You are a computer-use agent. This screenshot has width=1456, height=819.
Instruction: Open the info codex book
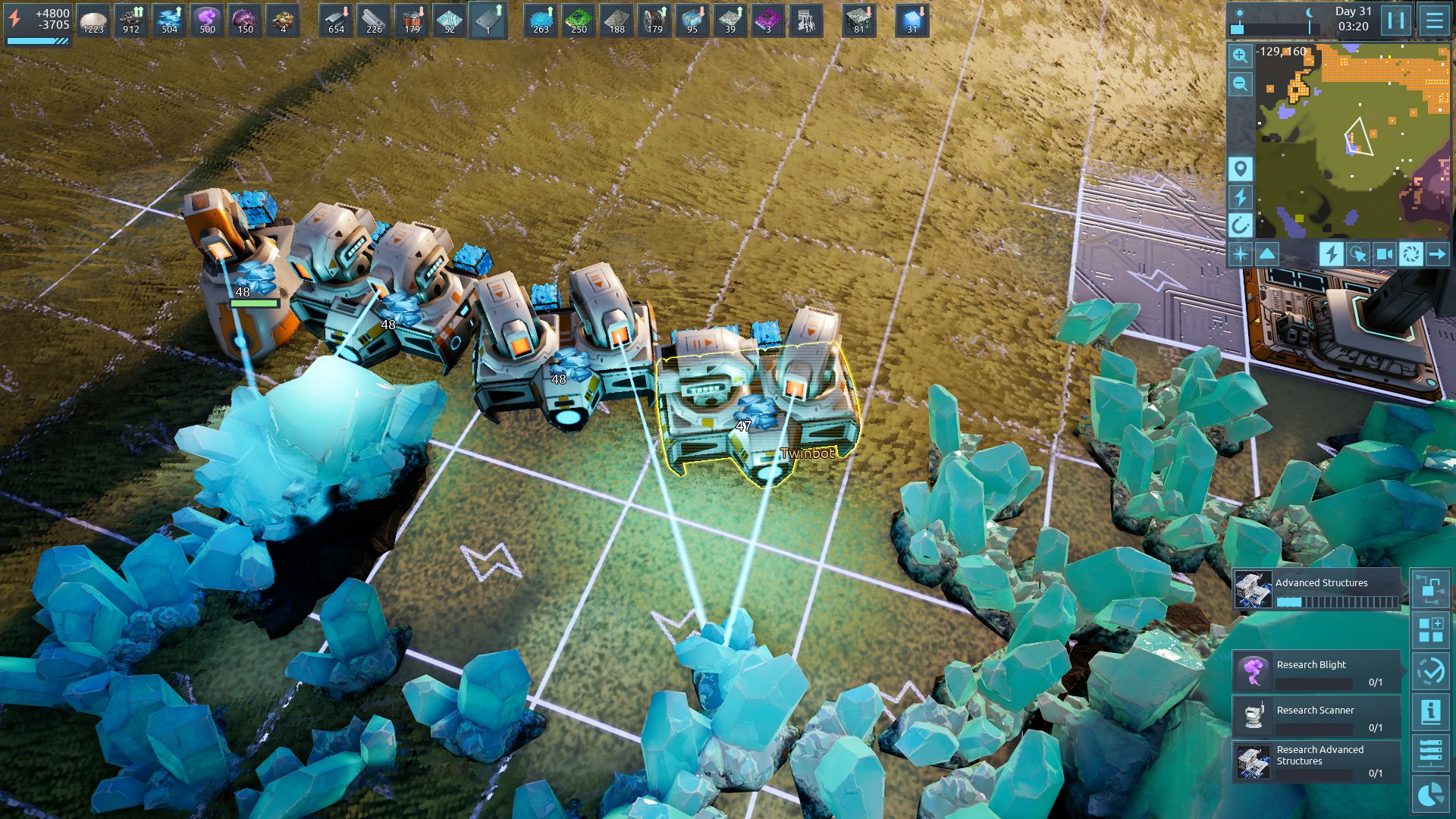point(1430,712)
